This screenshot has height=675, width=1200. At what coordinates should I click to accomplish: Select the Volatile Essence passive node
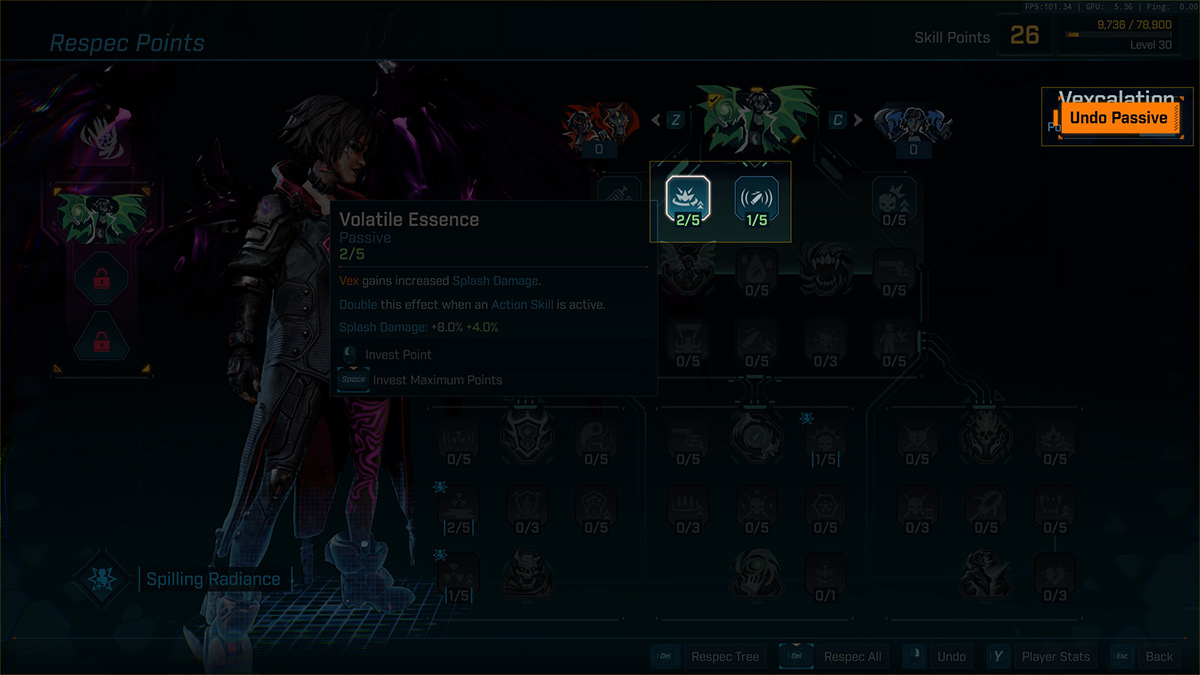(687, 199)
